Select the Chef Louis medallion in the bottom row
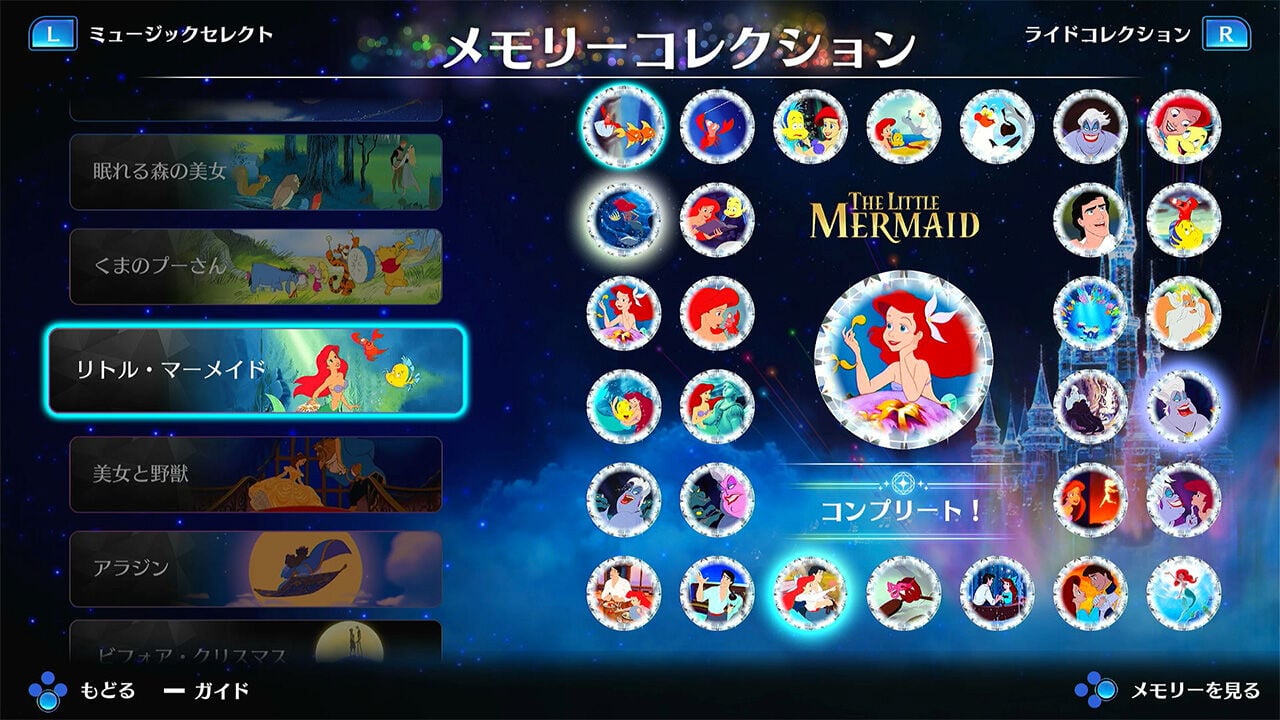This screenshot has width=1280, height=720. coord(623,592)
